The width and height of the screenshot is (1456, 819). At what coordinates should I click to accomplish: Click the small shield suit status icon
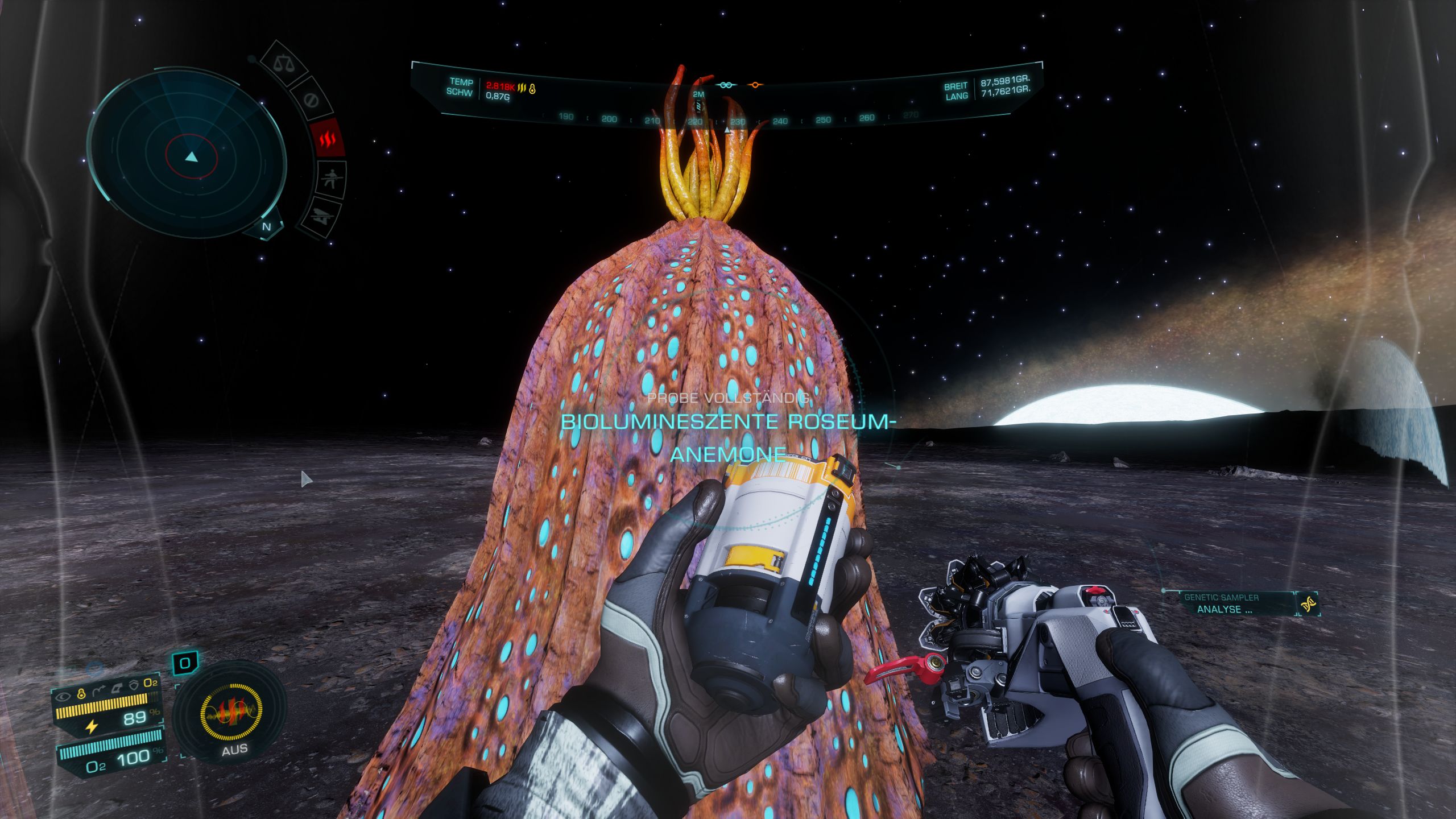[134, 685]
